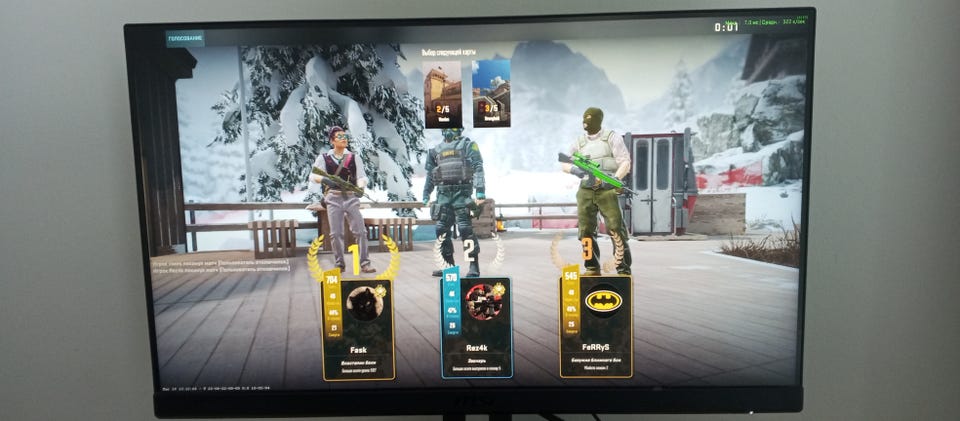Screen dimensions: 960x421
Task: Vote for the map with 3/5 votes
Action: 491,93
